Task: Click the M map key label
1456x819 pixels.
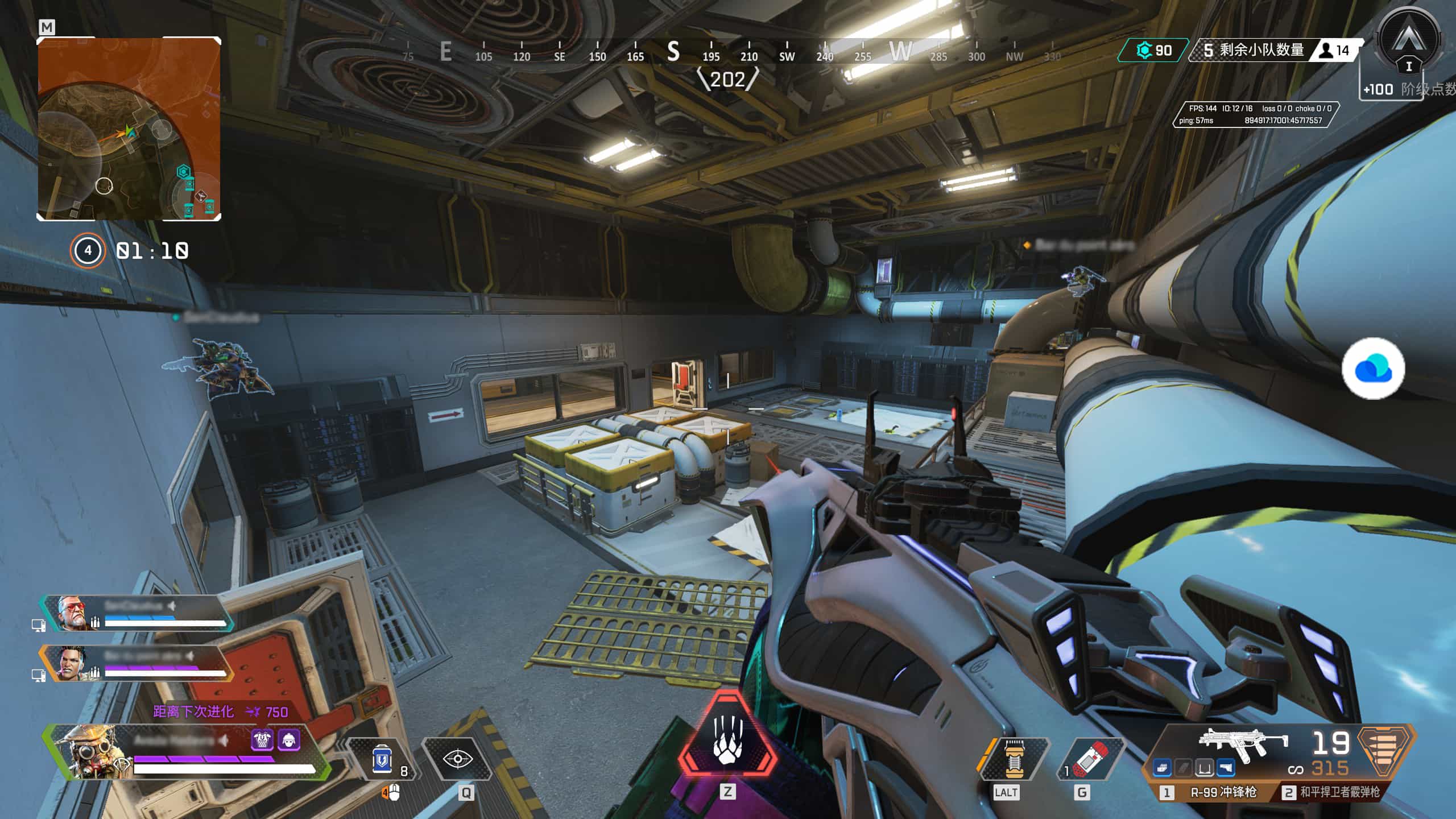Action: (x=47, y=27)
